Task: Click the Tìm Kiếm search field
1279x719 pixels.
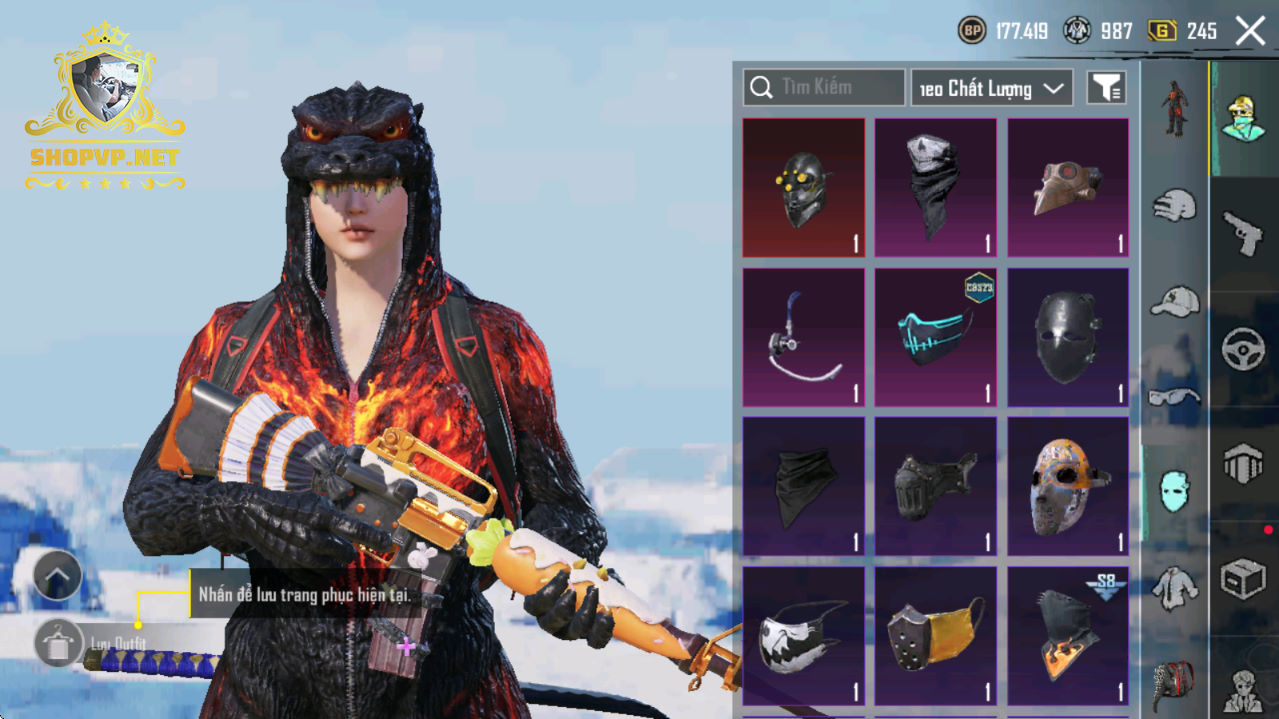Action: [x=823, y=88]
